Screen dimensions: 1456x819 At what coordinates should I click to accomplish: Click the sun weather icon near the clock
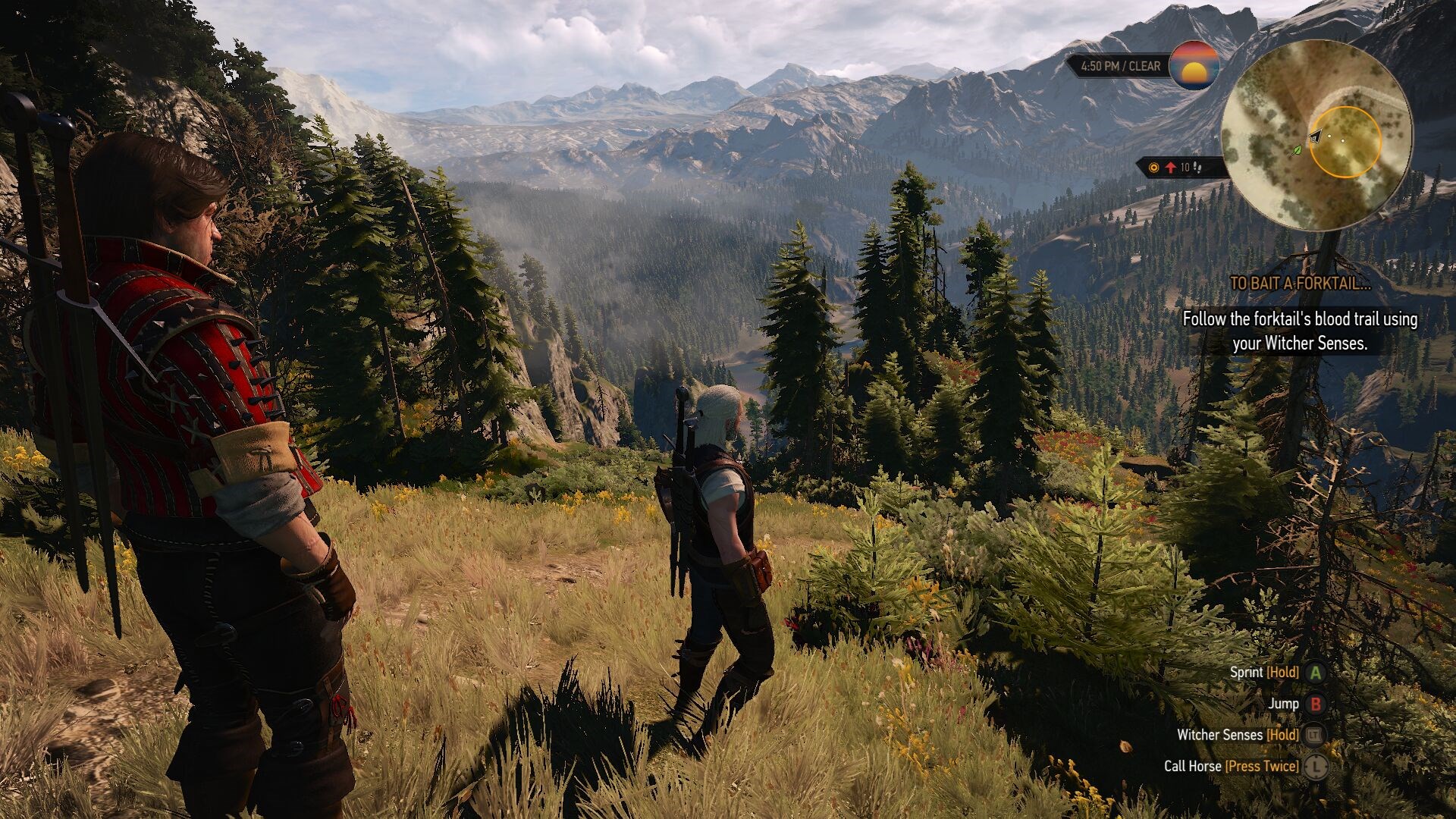(1197, 66)
